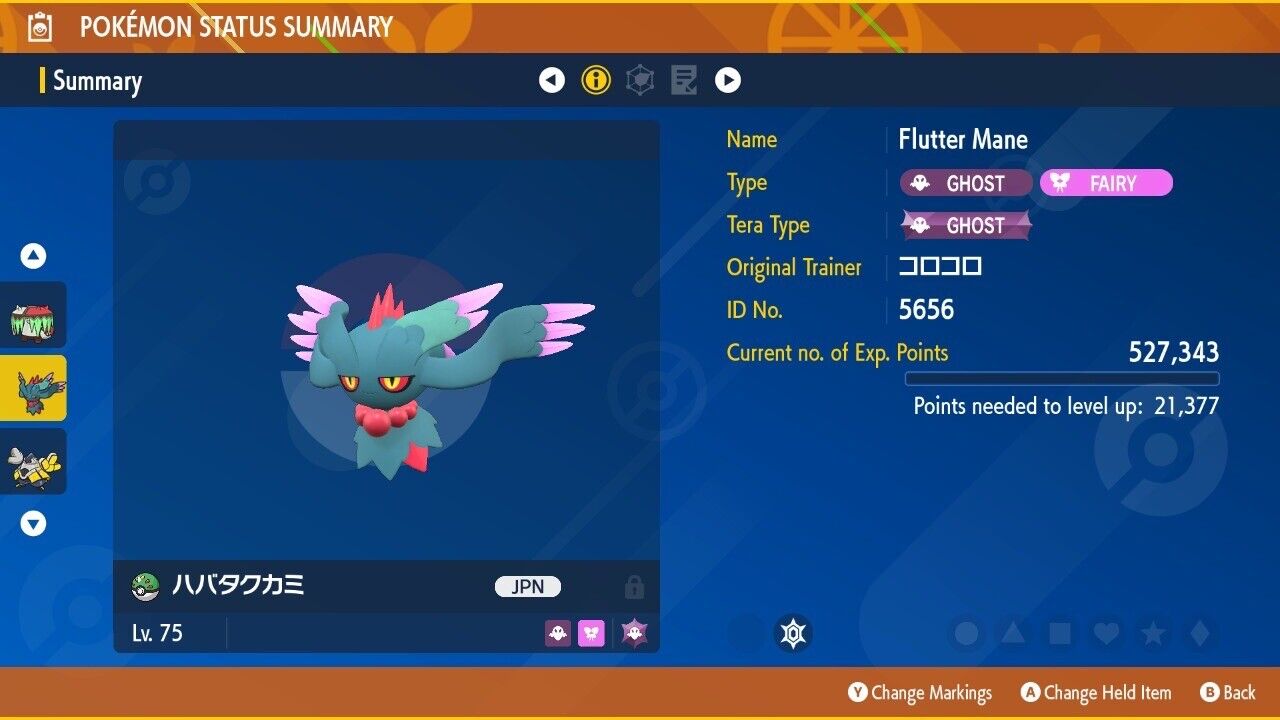Viewport: 1280px width, 720px height.
Task: Select the yellow info summary tab
Action: click(596, 80)
